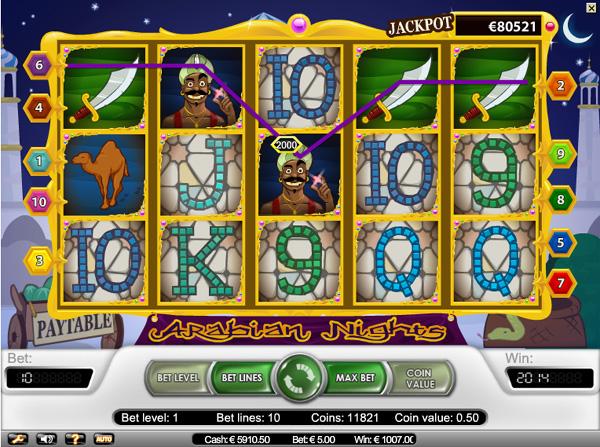Pick the bet line 10 marker
The image size is (600, 447).
(40, 202)
